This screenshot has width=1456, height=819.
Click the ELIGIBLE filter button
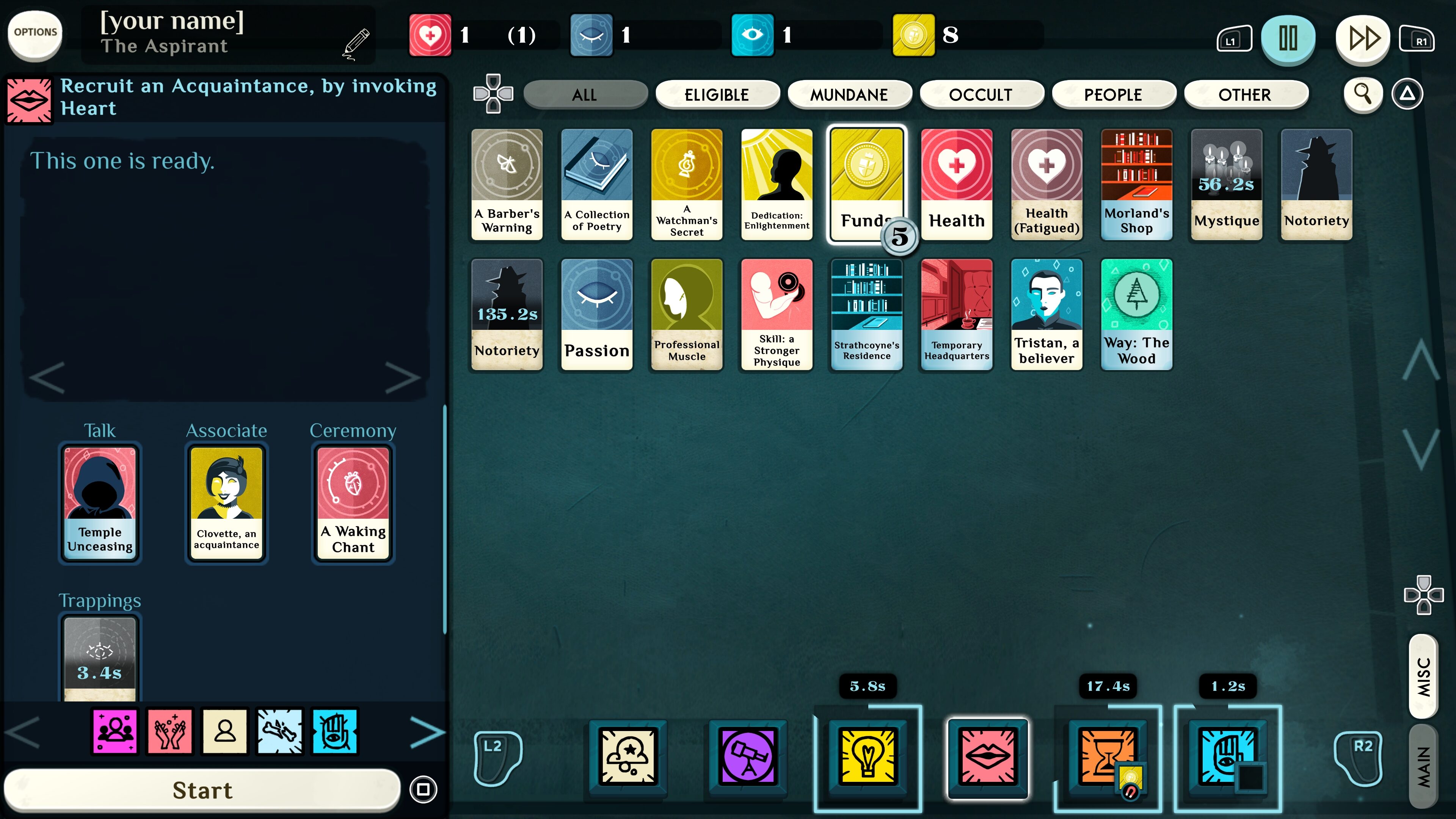point(718,94)
